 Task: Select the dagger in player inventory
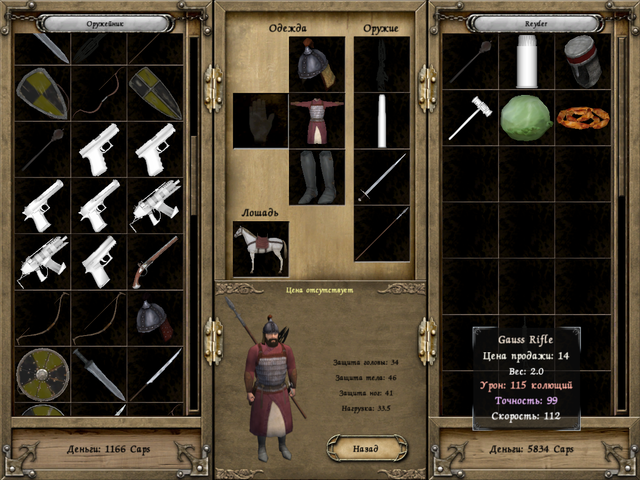99,374
